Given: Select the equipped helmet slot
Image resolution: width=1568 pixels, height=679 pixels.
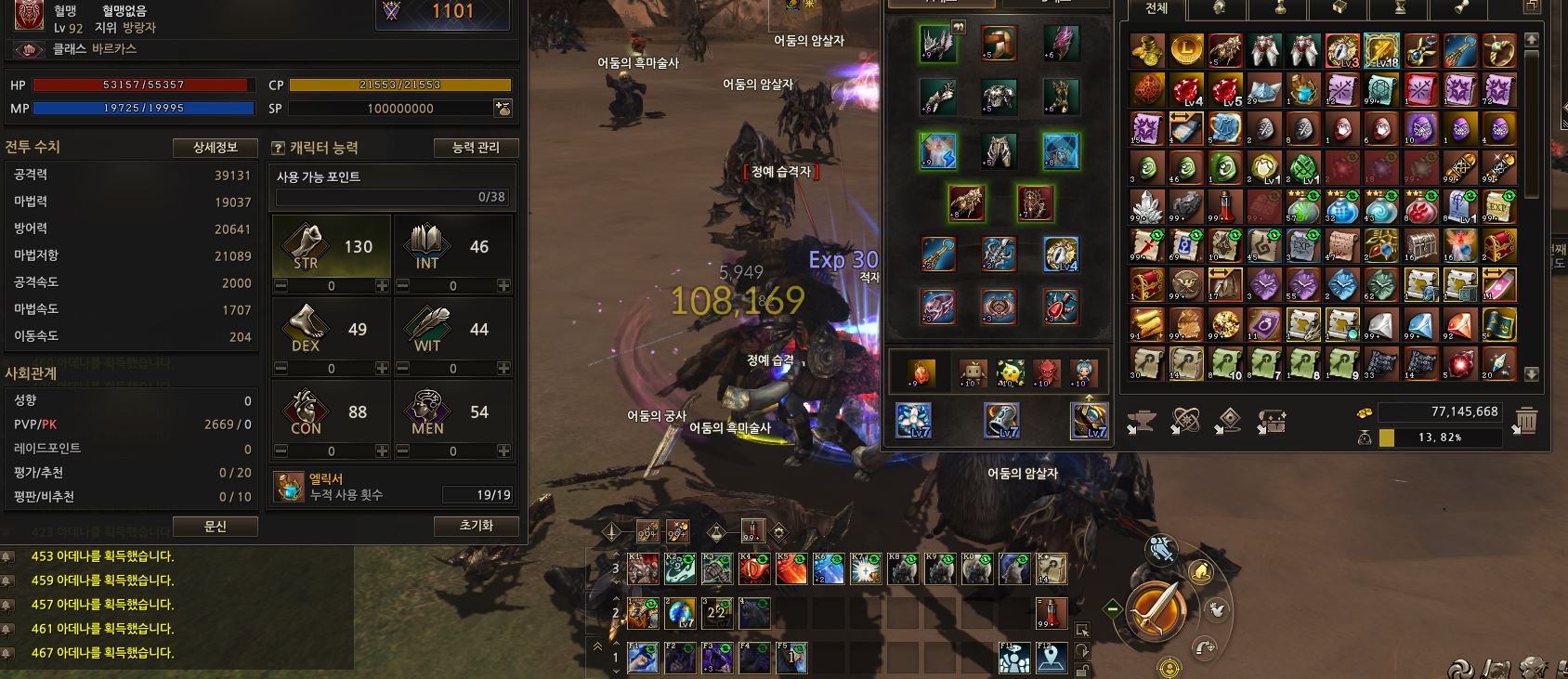Looking at the screenshot, I should click(x=1000, y=44).
